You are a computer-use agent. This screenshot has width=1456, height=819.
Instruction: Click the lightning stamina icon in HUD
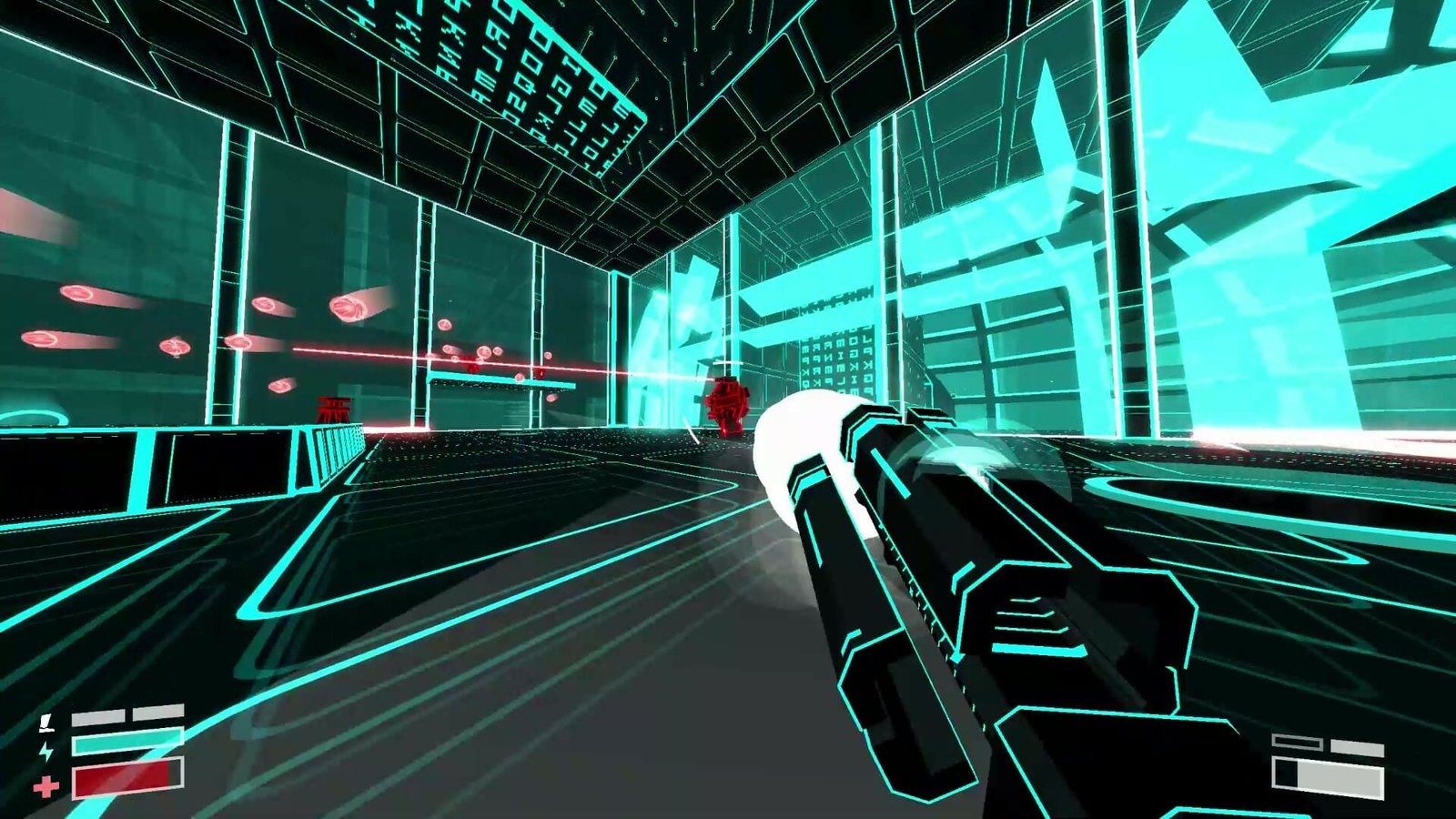[x=45, y=752]
